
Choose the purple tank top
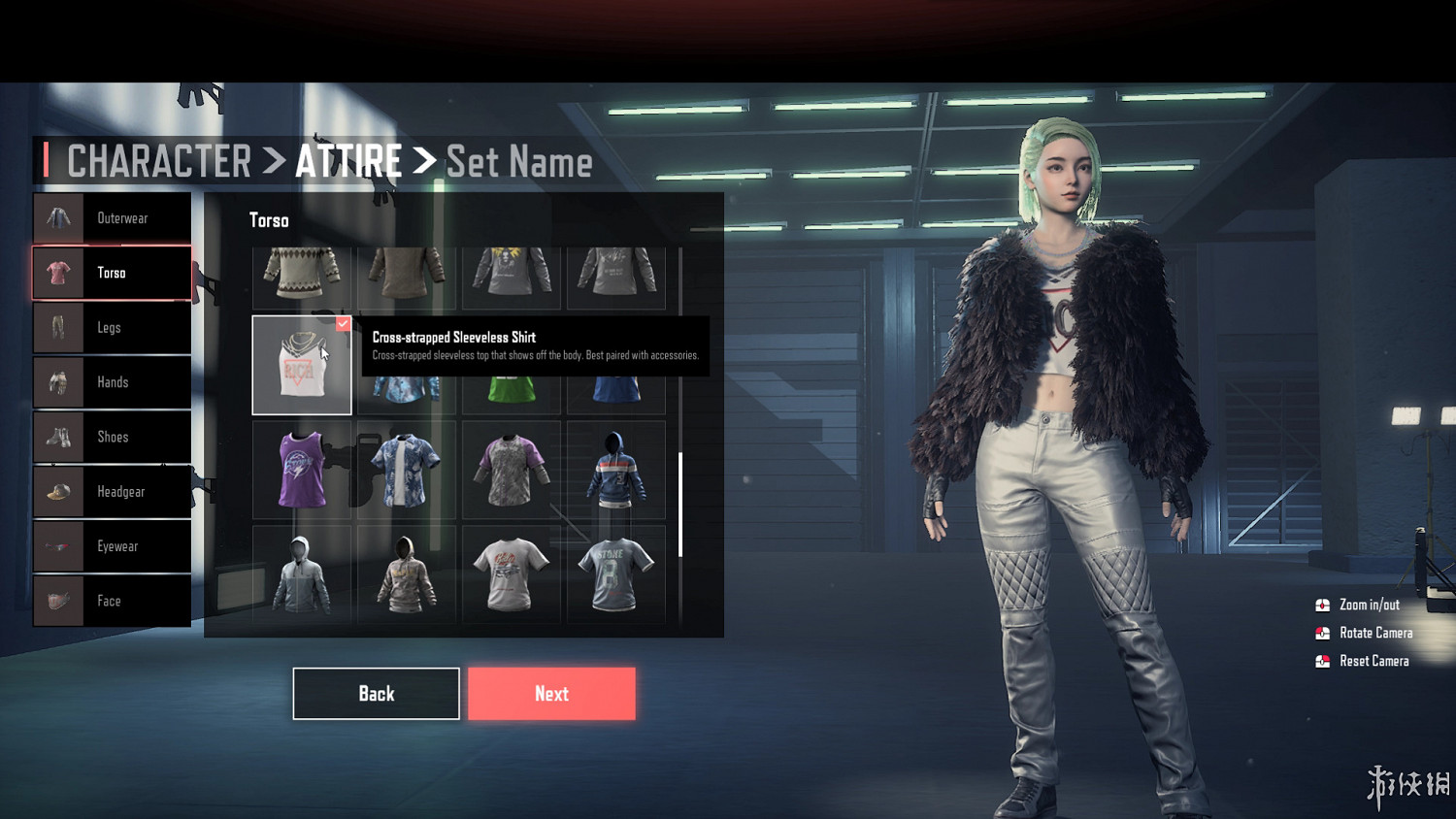302,471
